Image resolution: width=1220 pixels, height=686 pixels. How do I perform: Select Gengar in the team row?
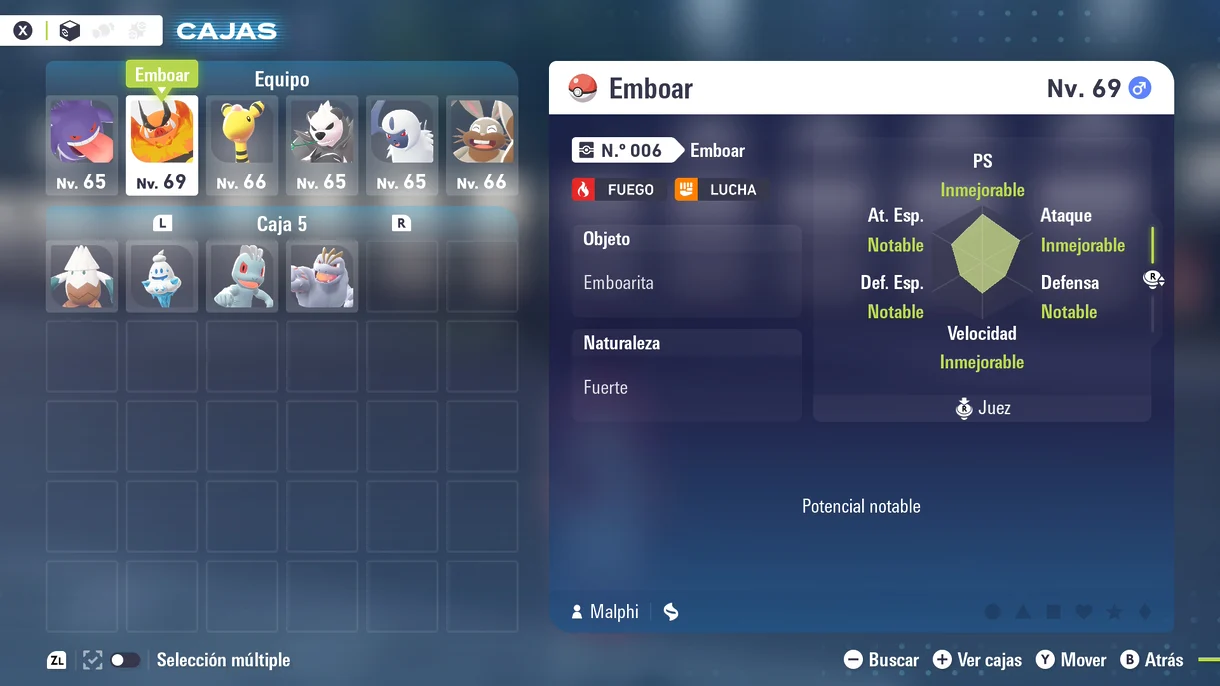[x=82, y=145]
